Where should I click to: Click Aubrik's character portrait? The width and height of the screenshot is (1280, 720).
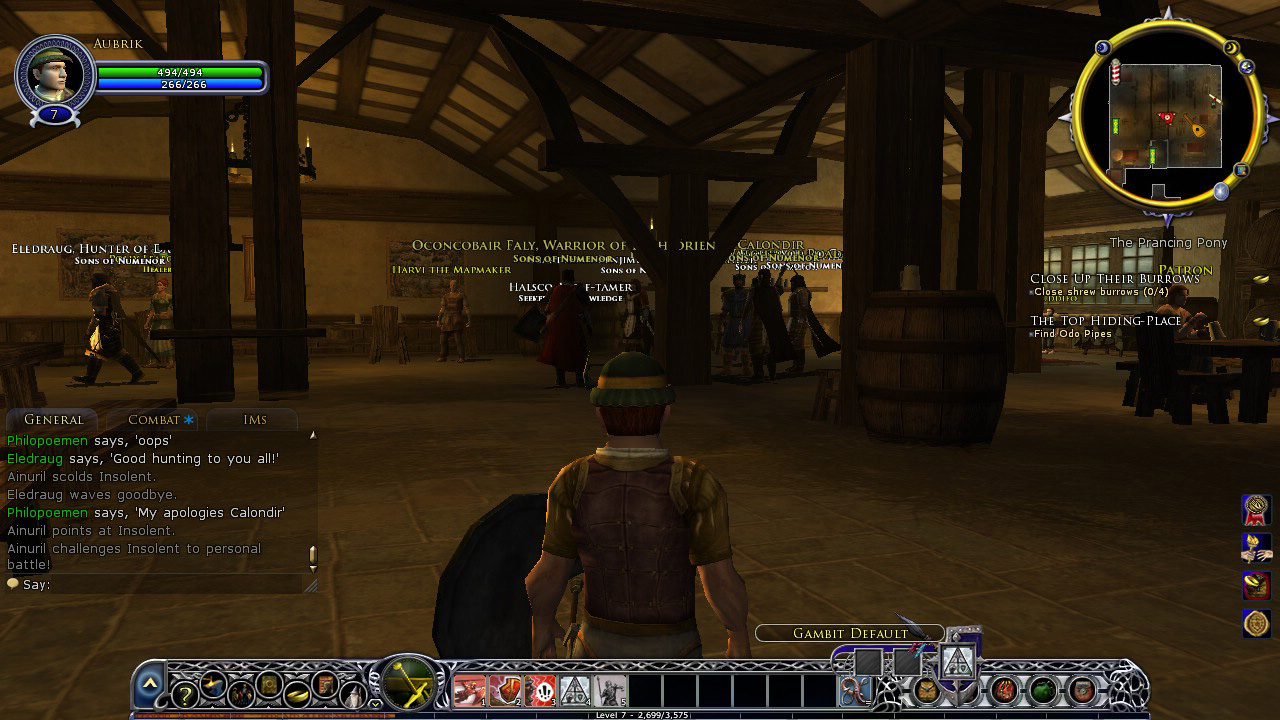(54, 74)
